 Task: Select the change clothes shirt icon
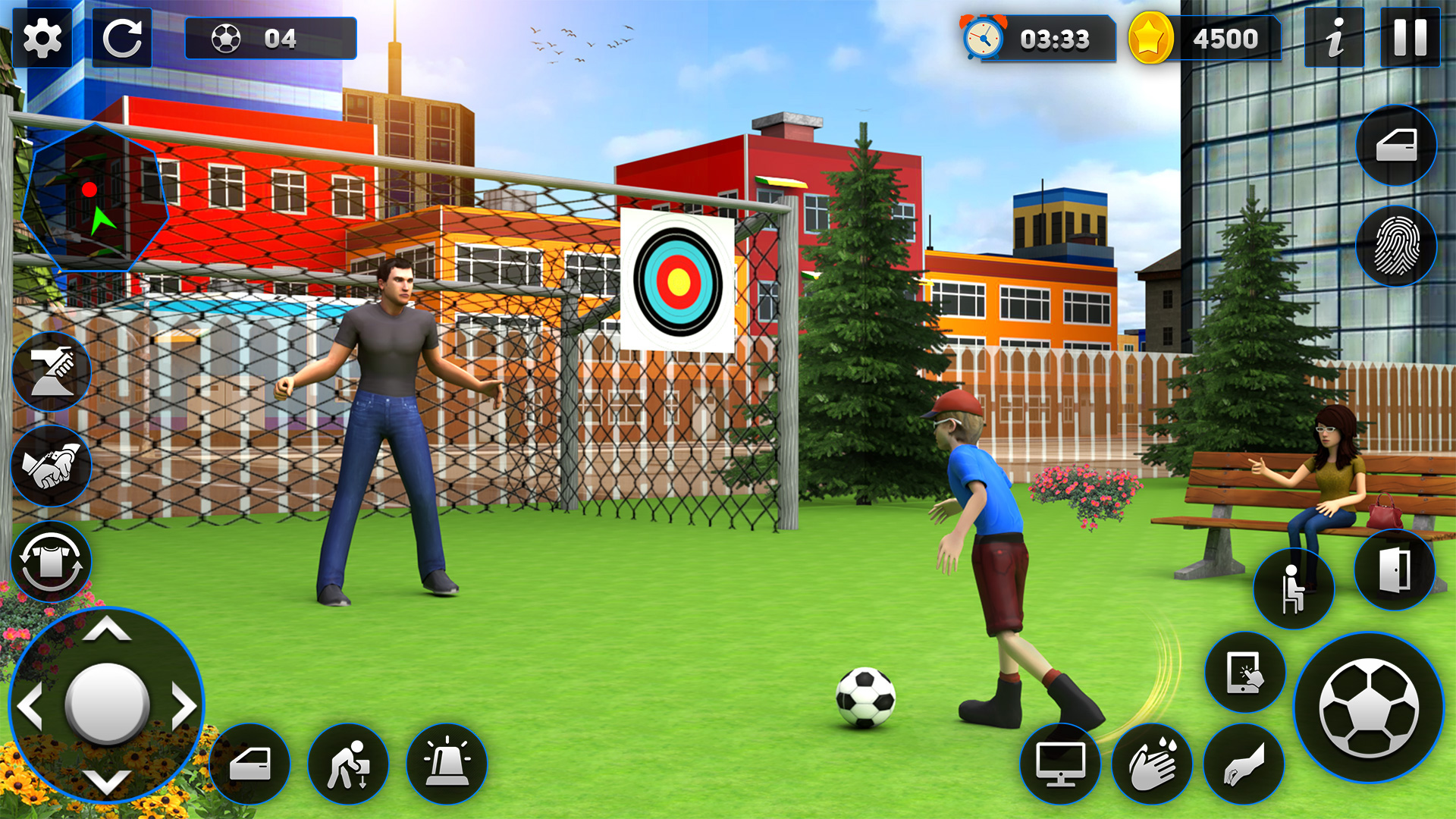click(x=52, y=561)
